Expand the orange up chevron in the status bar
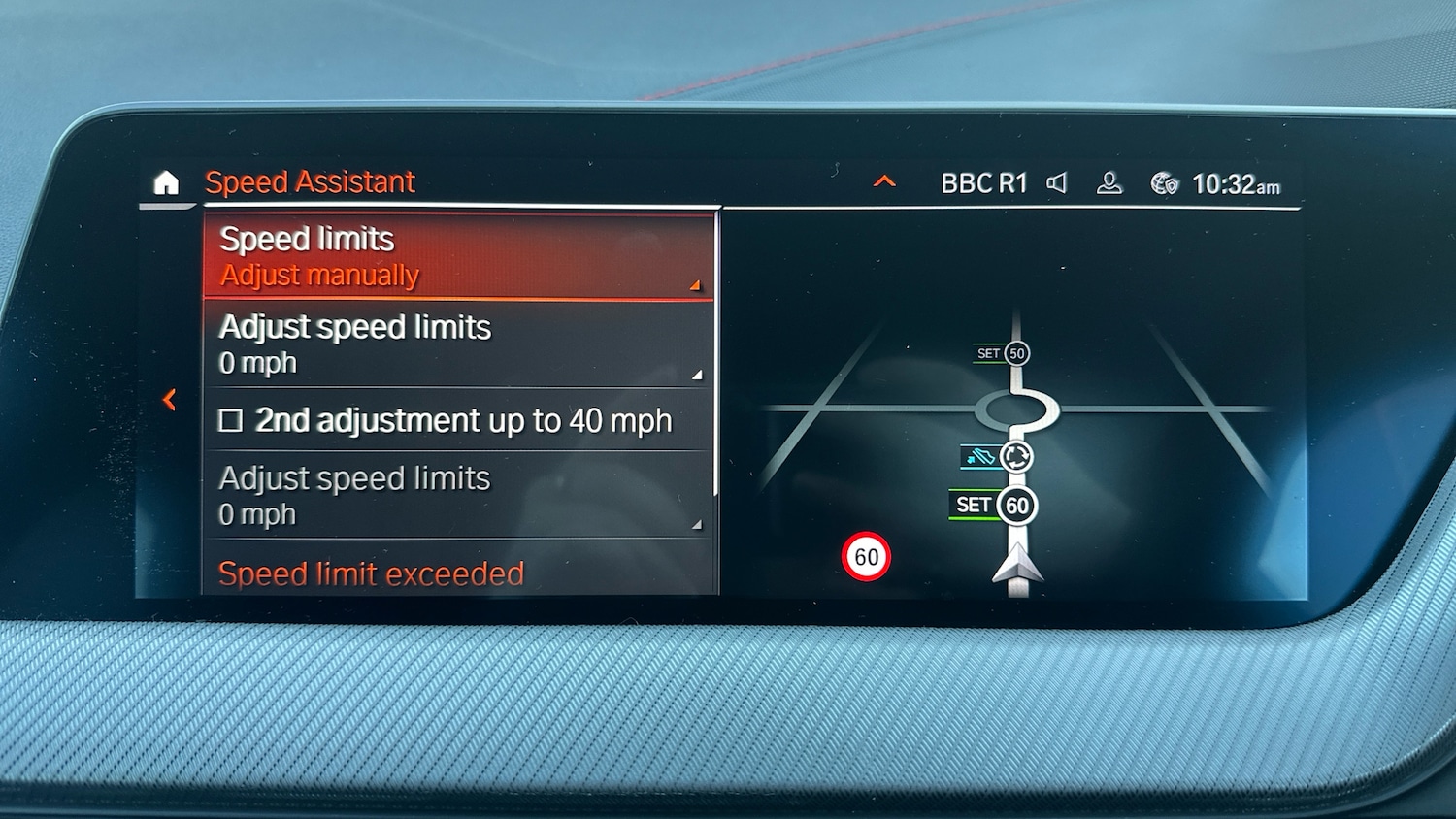 coord(884,181)
